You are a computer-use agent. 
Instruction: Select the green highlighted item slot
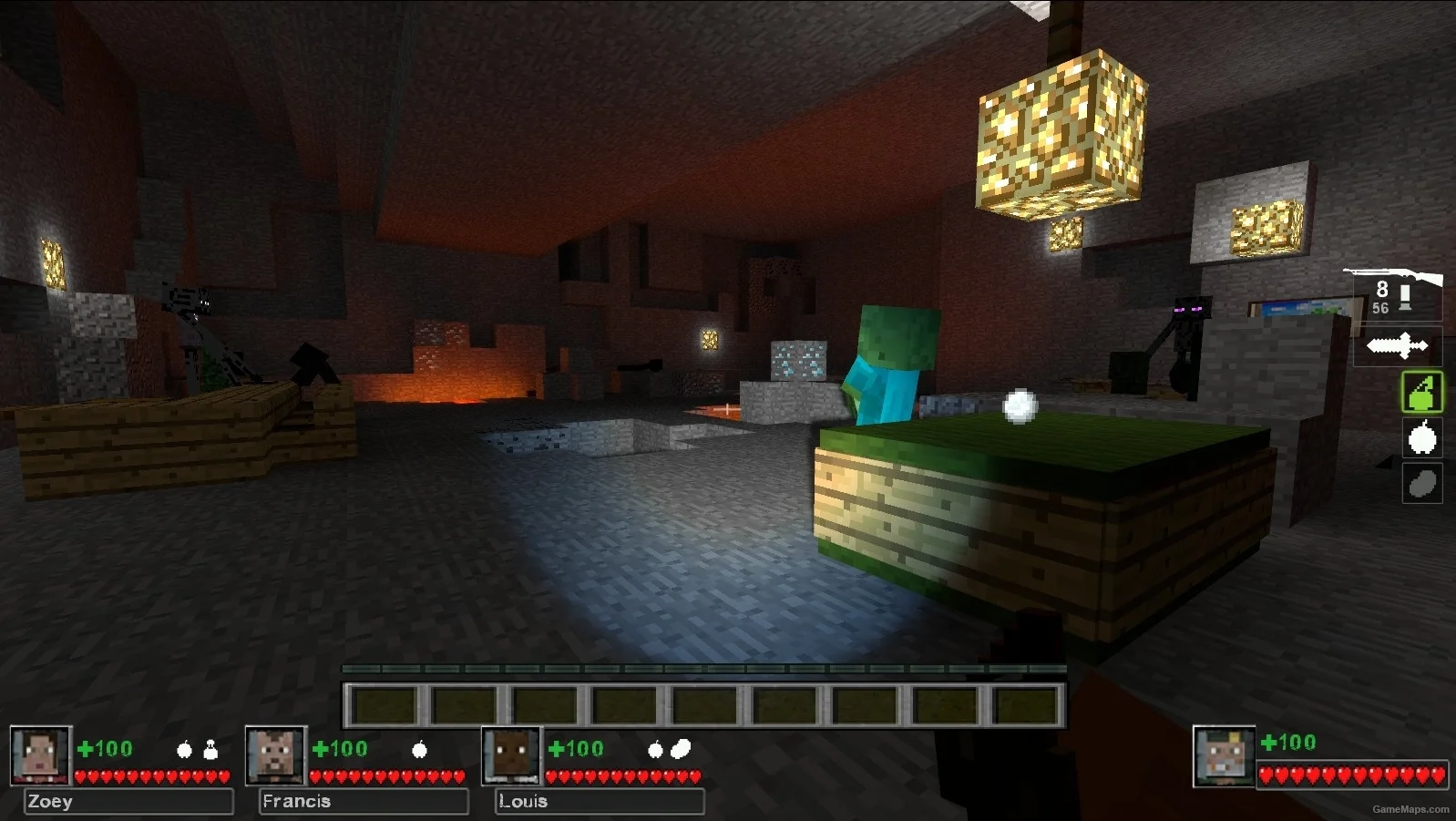click(x=1421, y=393)
